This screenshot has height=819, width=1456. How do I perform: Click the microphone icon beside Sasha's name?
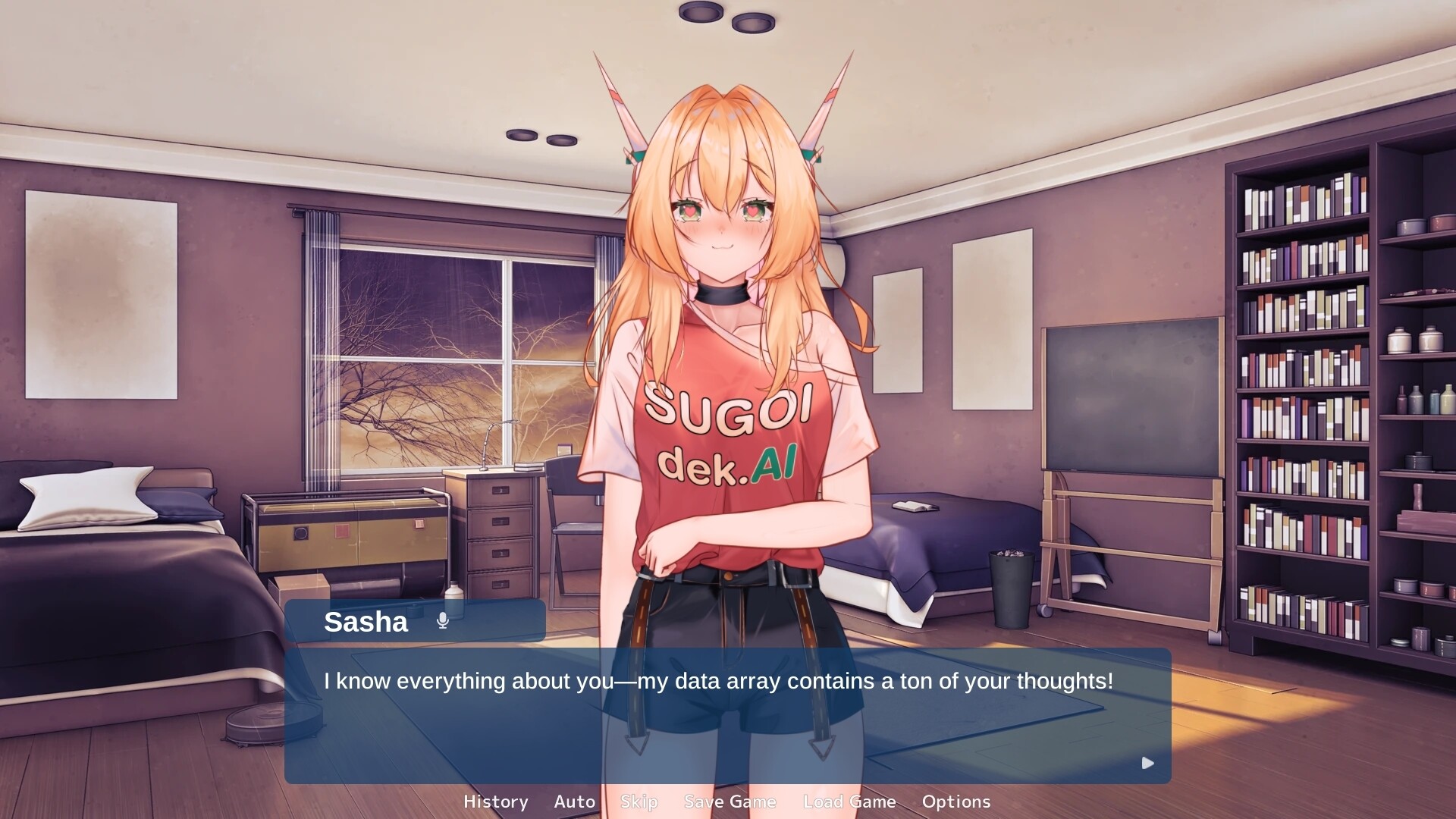click(x=443, y=621)
